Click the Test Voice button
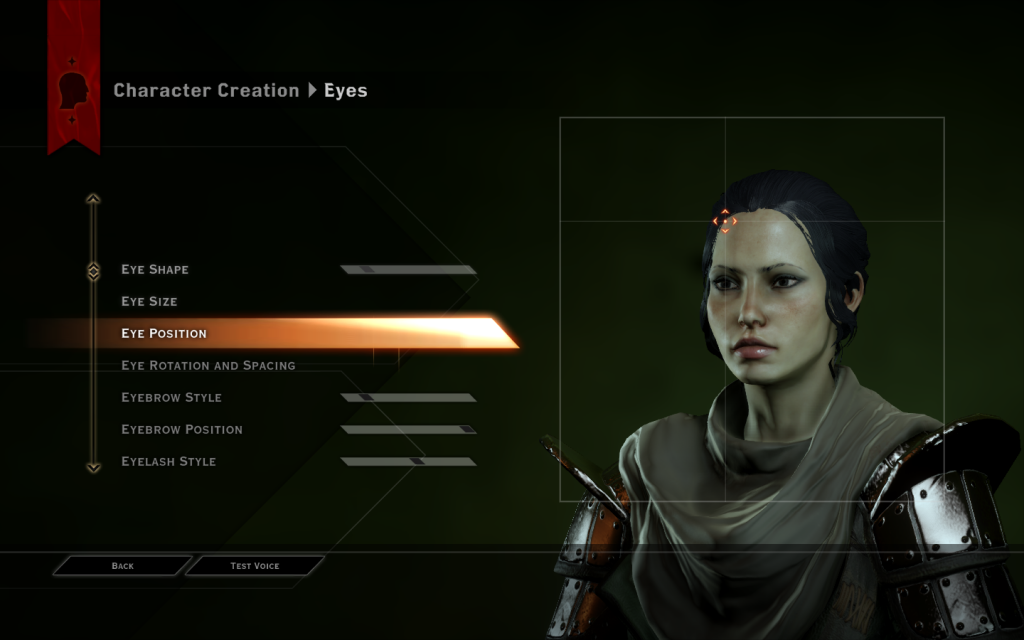 pyautogui.click(x=255, y=566)
